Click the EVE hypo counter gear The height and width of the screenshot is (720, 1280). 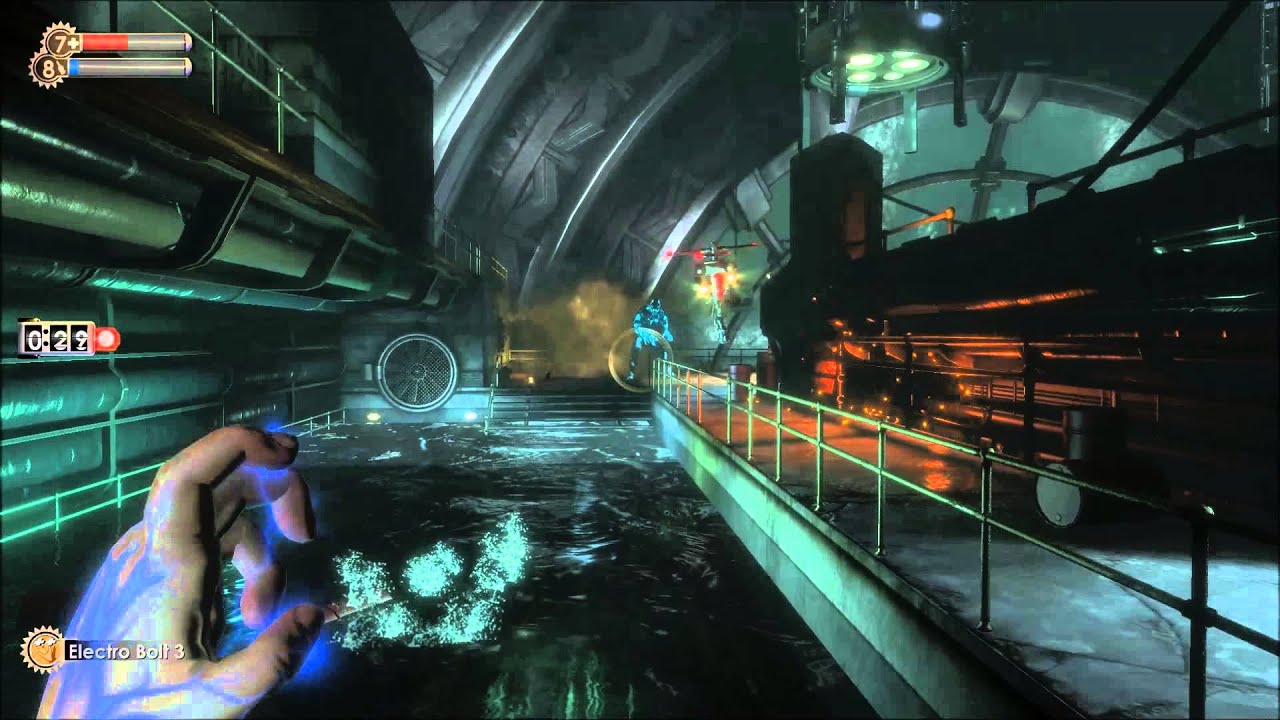pyautogui.click(x=47, y=68)
